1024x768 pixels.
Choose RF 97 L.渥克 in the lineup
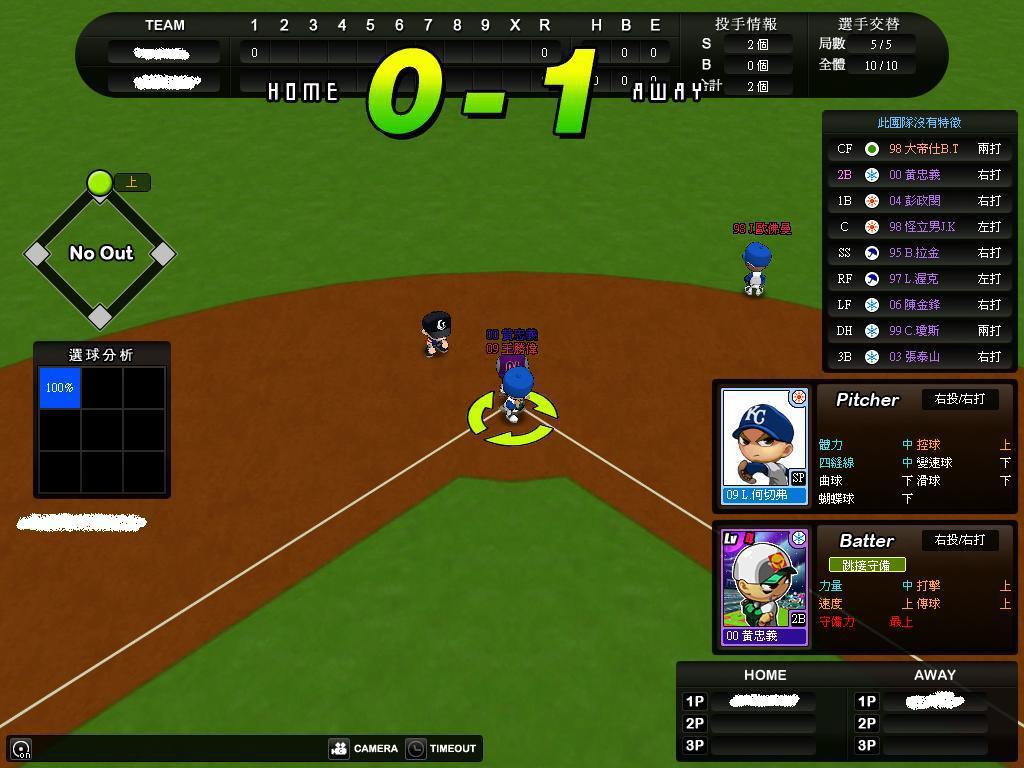click(919, 279)
